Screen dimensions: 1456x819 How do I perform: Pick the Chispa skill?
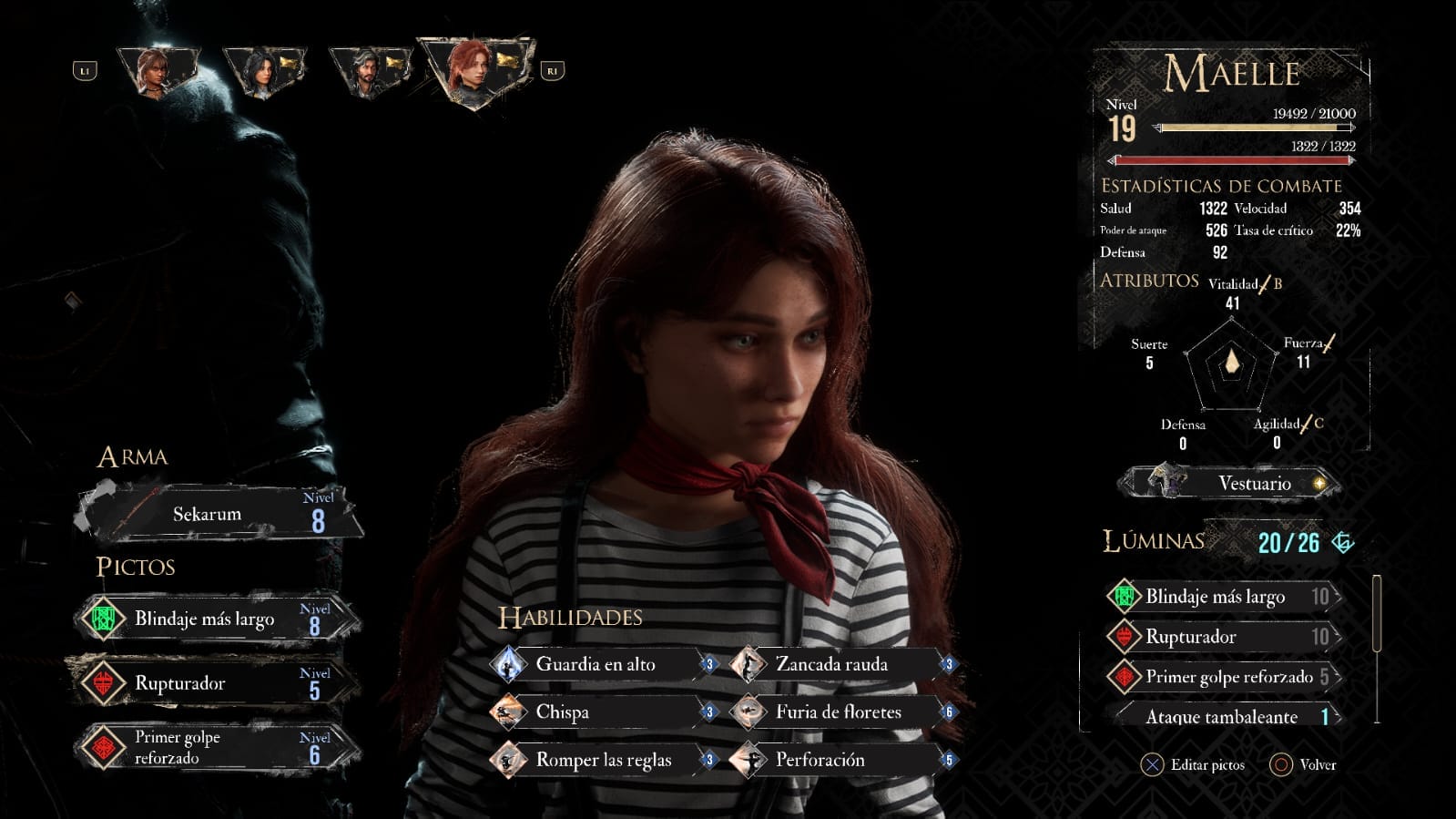coord(603,712)
